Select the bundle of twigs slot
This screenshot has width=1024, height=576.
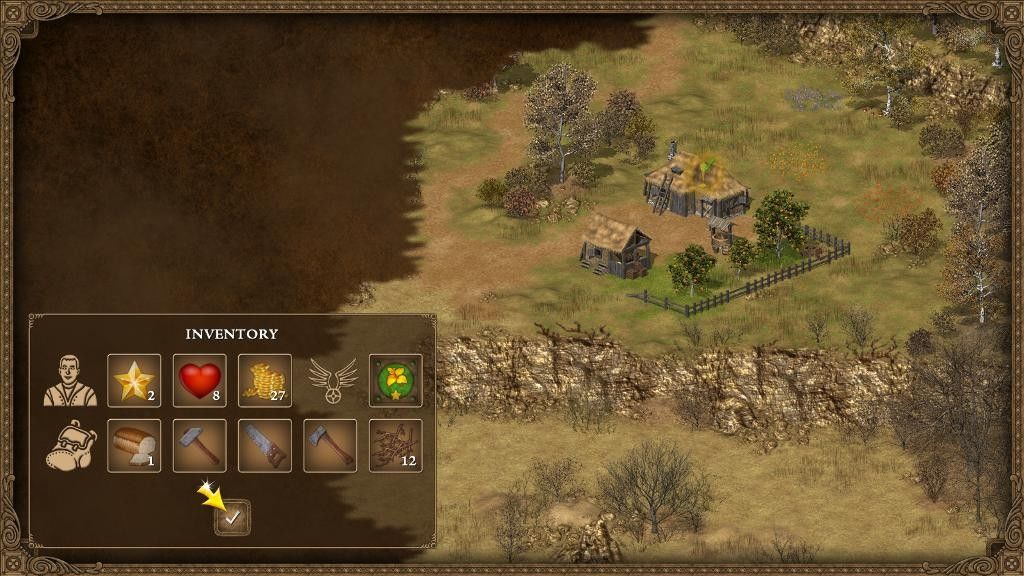396,445
